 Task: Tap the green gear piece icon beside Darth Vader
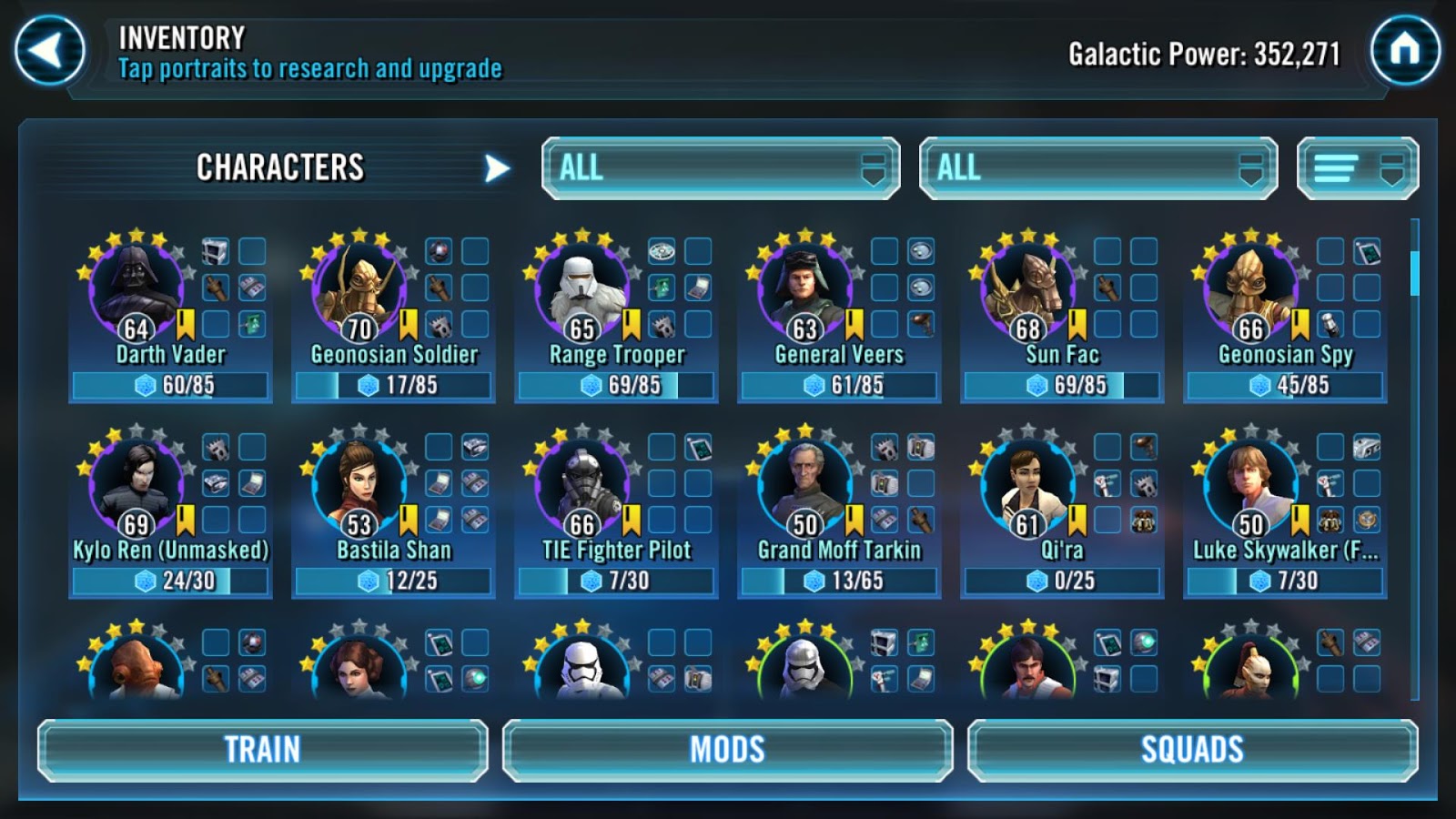point(252,322)
